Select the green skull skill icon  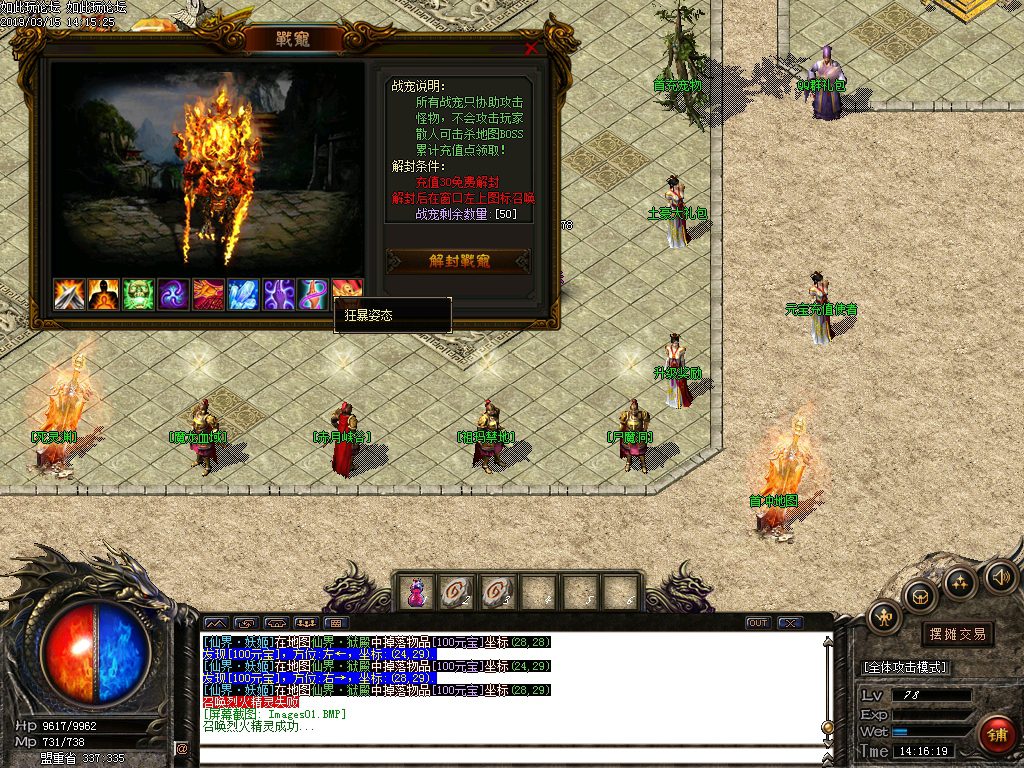[139, 294]
